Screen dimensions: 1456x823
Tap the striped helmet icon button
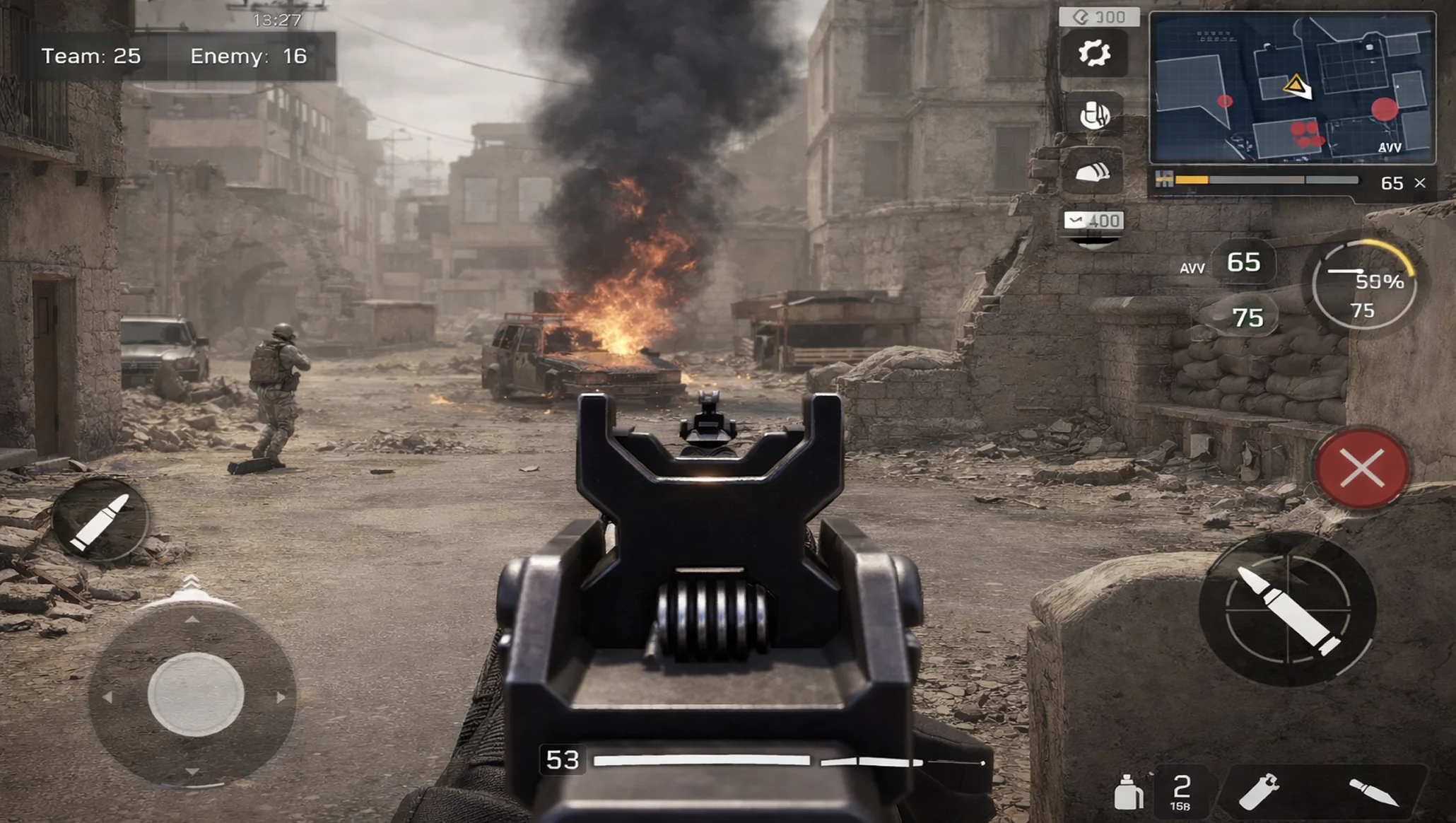click(x=1093, y=172)
